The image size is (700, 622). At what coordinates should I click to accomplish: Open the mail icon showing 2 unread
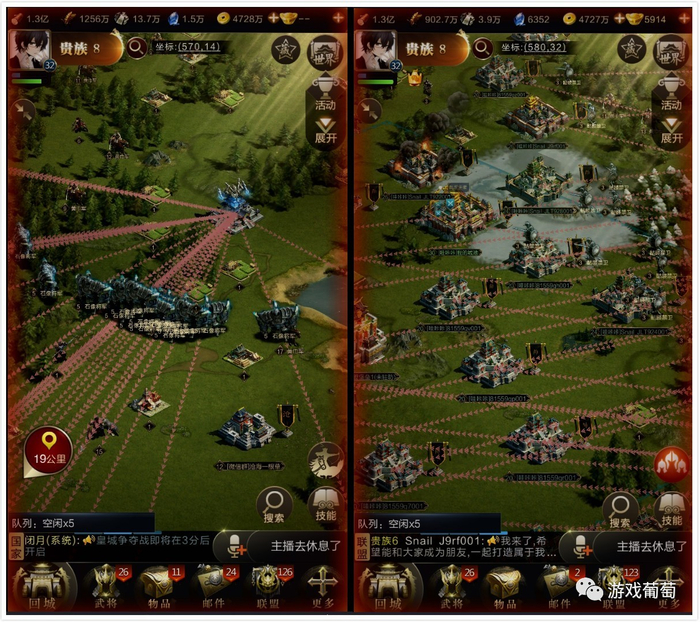click(x=557, y=585)
